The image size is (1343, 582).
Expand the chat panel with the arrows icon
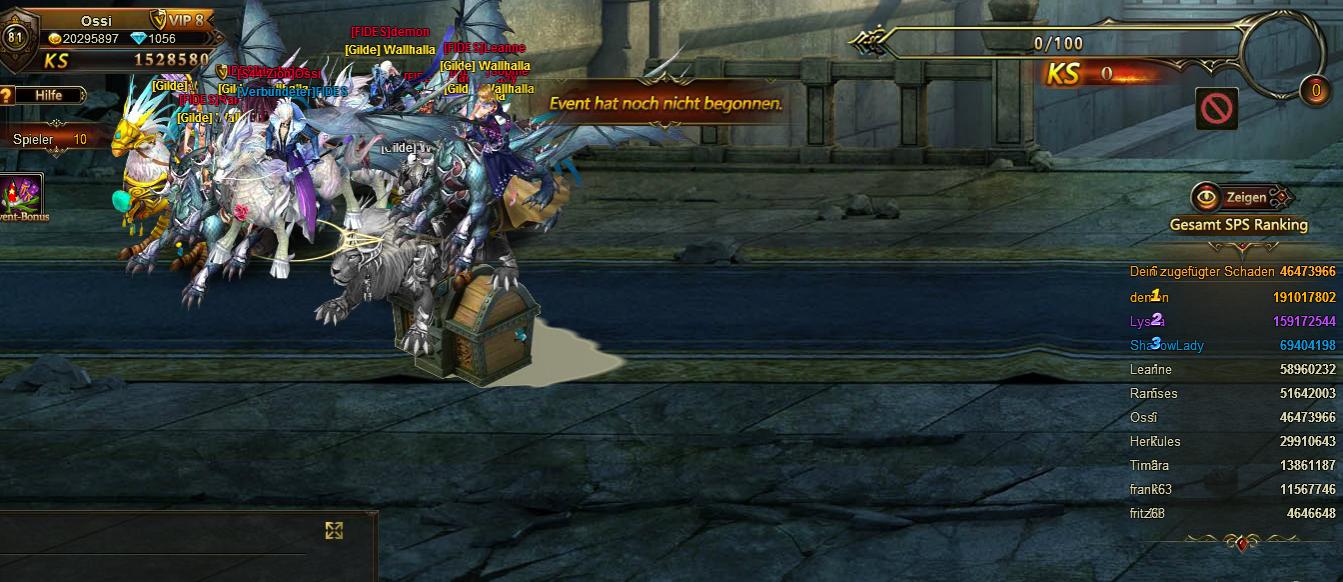[x=334, y=530]
